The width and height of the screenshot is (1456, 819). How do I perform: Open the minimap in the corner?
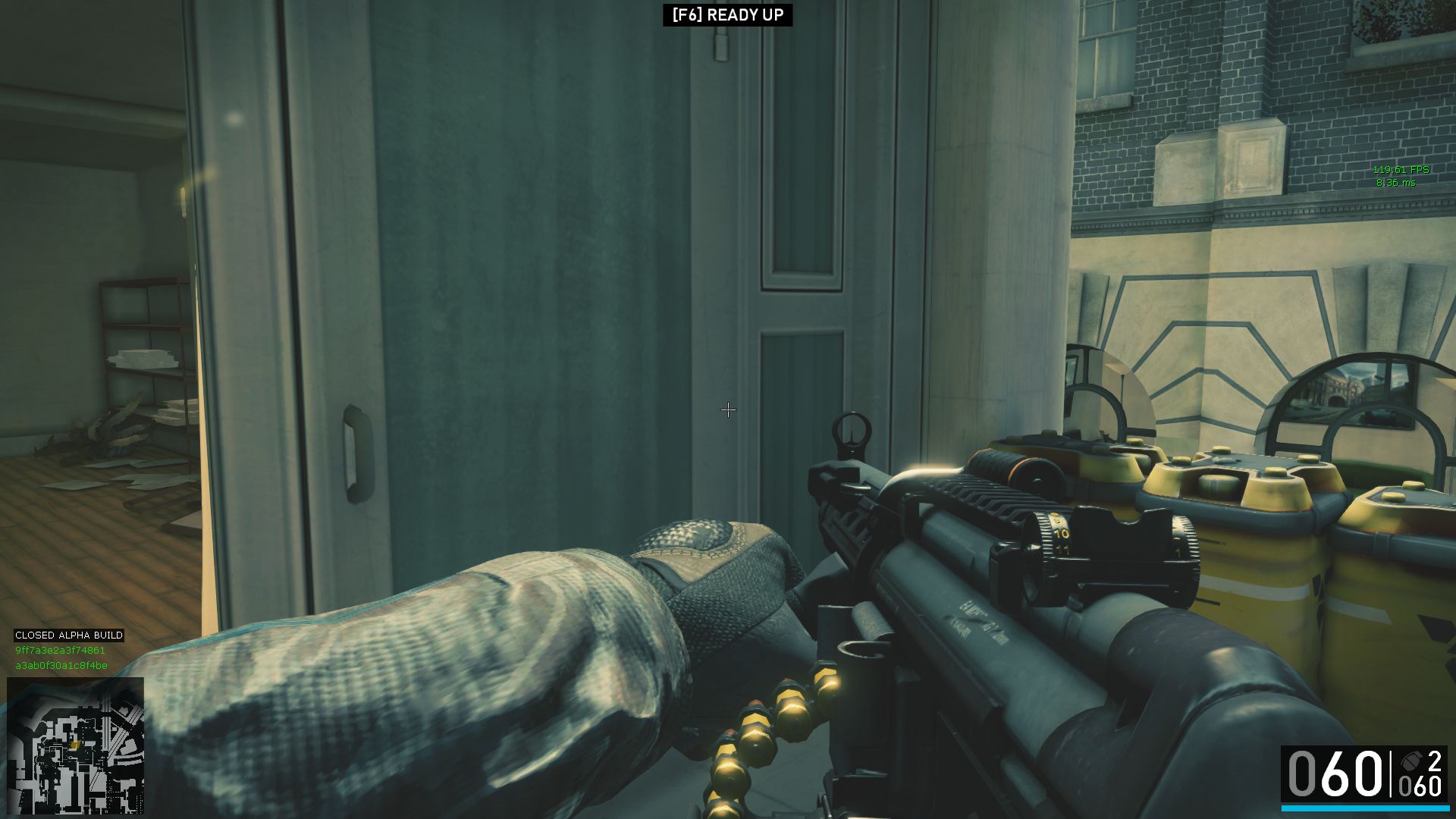pos(75,745)
